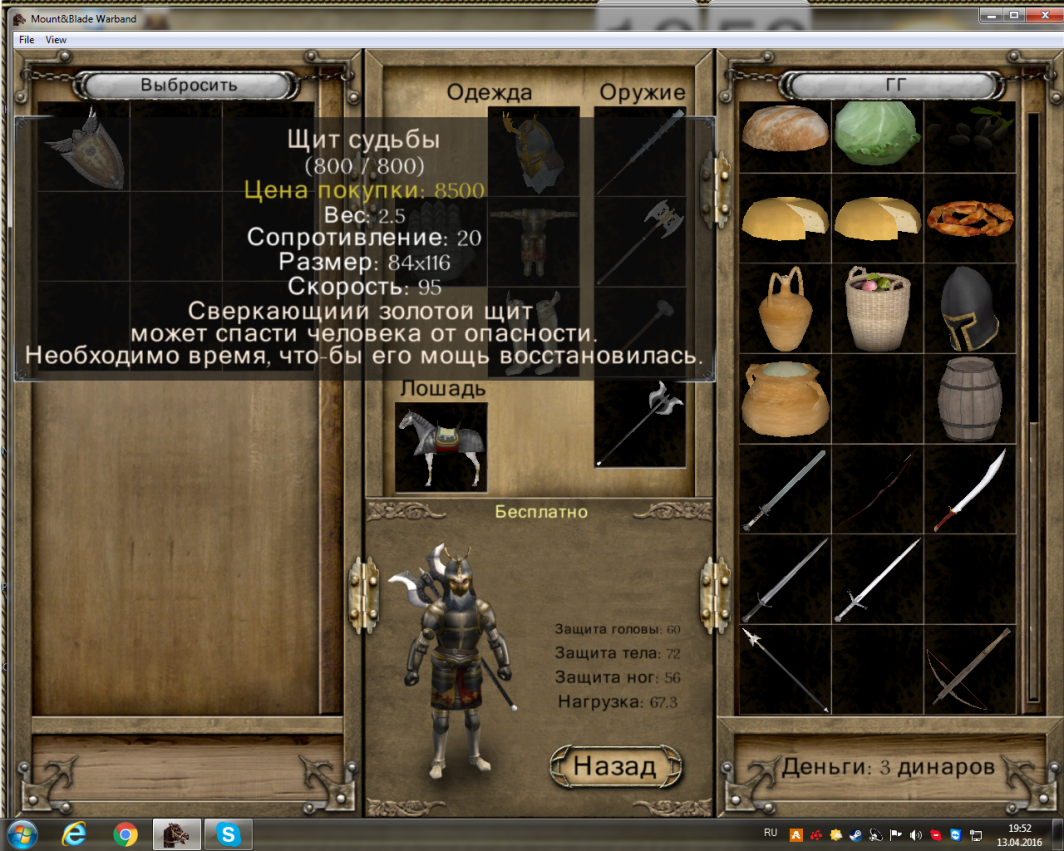
Task: Go back with the Назад button
Action: point(615,766)
